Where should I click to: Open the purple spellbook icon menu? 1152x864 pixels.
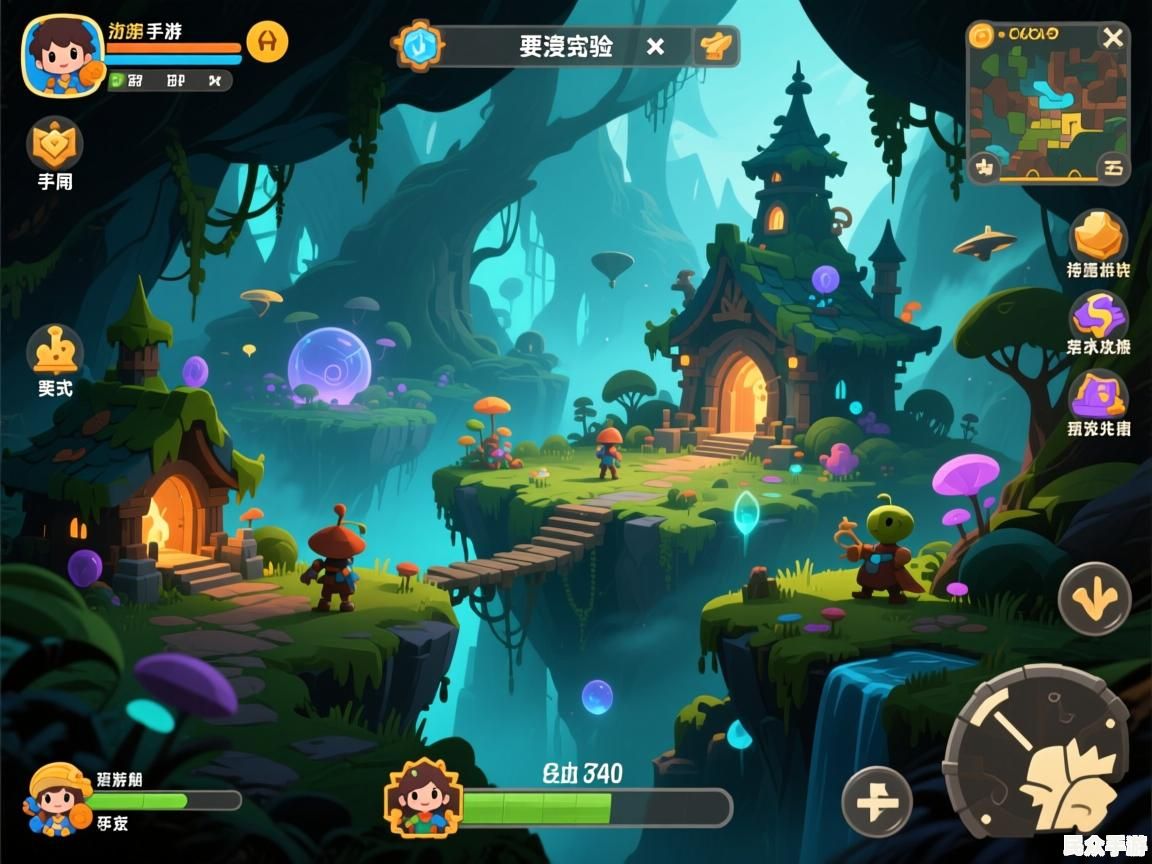1098,396
